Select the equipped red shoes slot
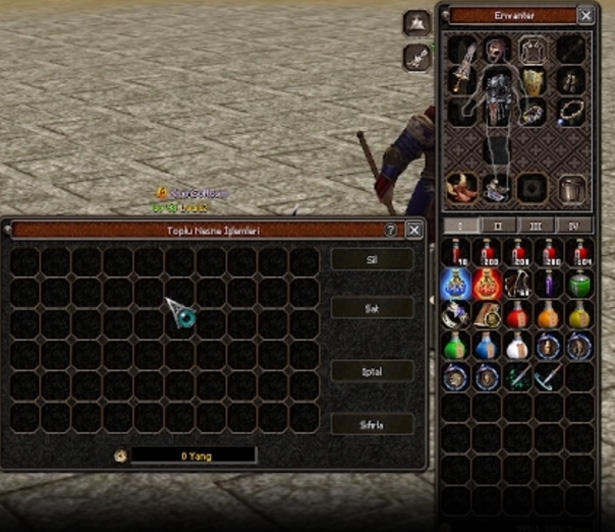 (x=462, y=185)
